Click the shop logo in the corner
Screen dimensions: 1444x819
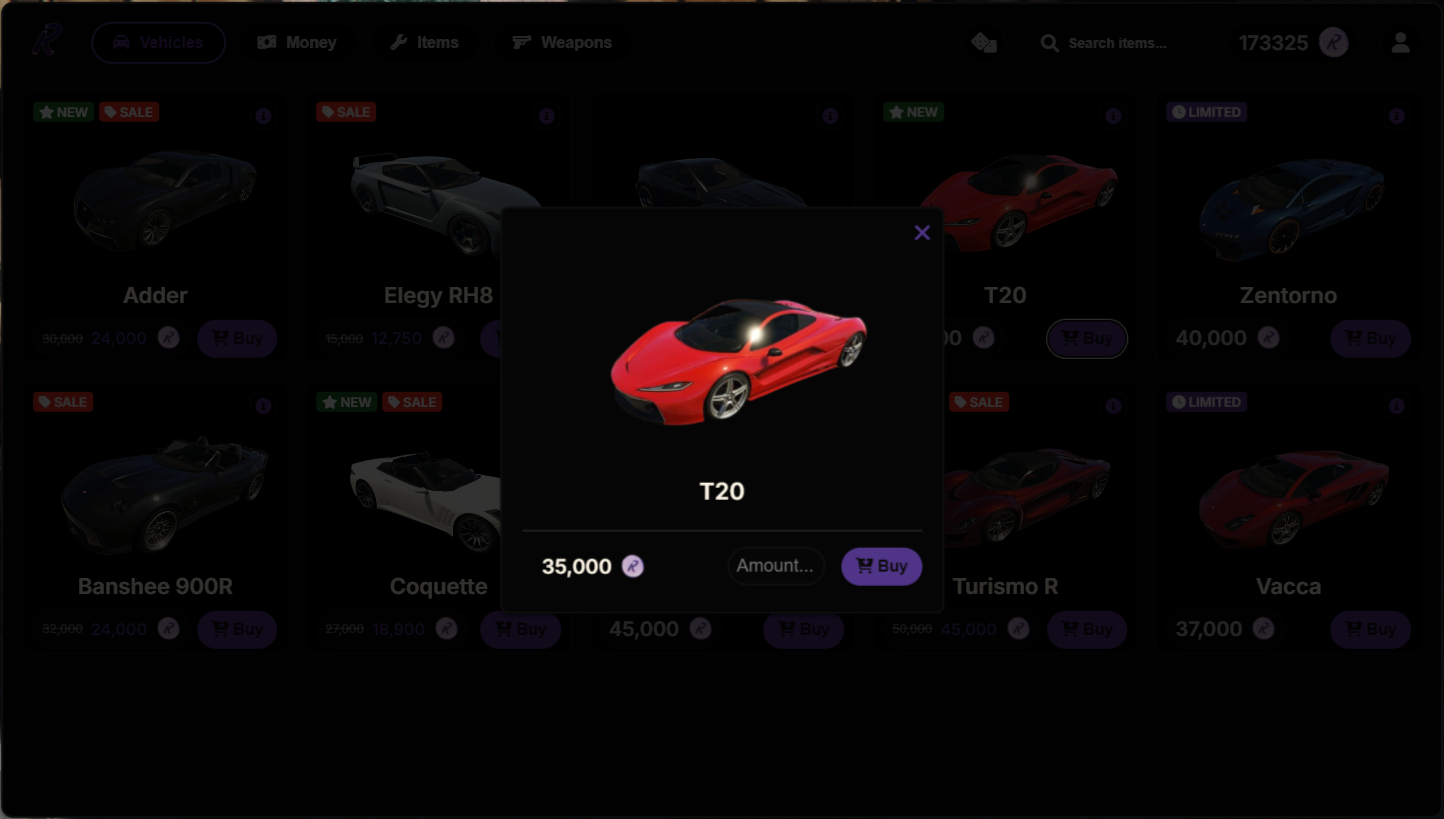click(x=46, y=41)
